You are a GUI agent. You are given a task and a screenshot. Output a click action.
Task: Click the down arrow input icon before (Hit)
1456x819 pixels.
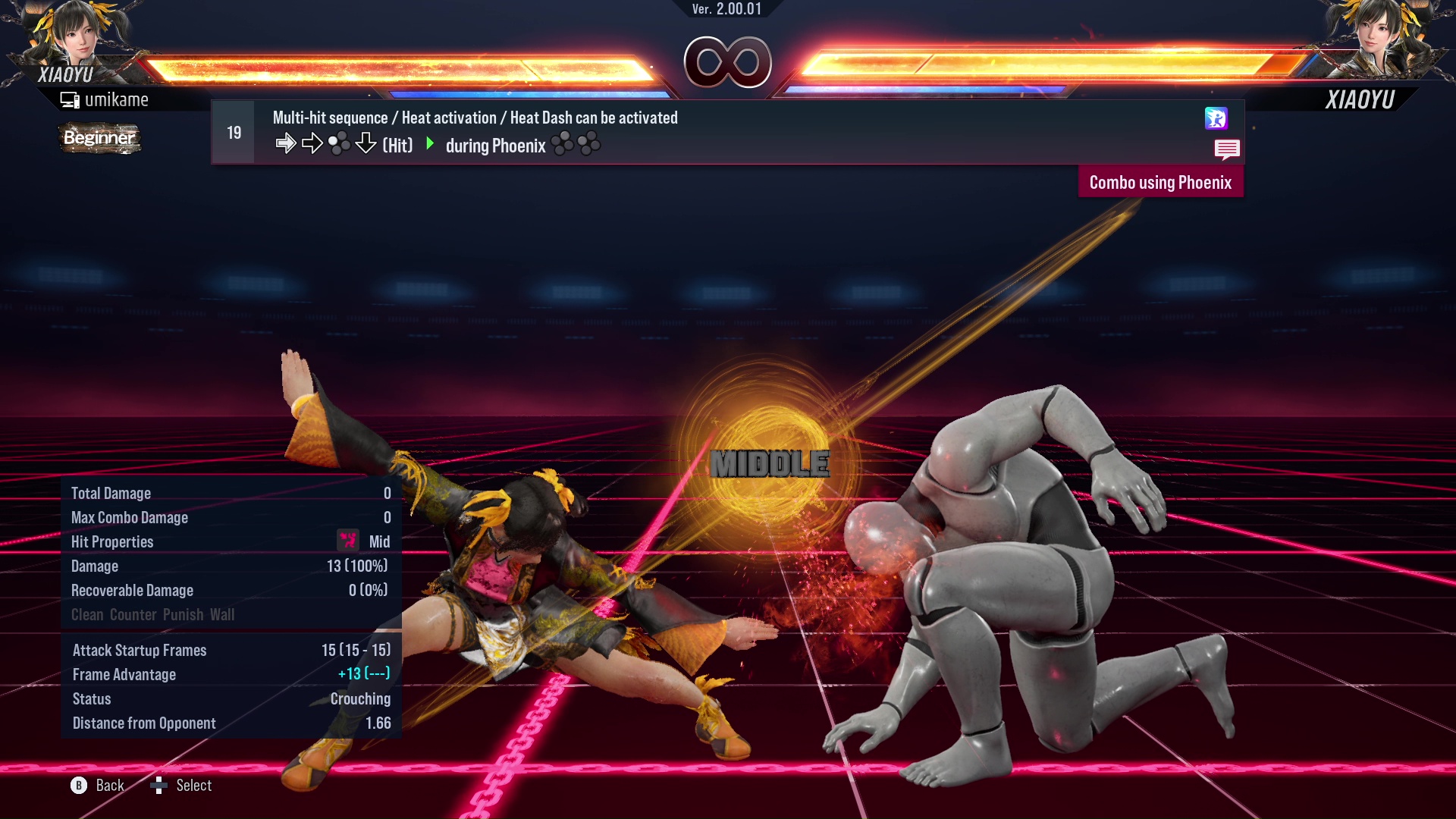click(x=366, y=143)
